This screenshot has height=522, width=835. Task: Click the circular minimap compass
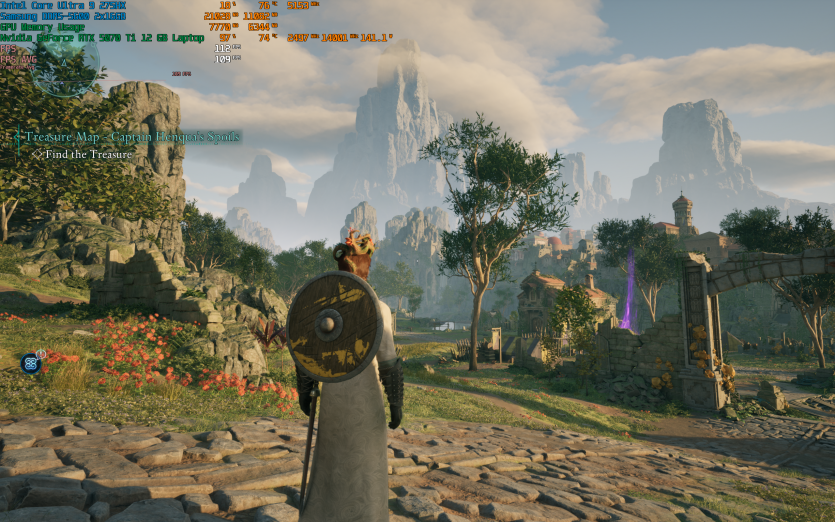(x=66, y=64)
